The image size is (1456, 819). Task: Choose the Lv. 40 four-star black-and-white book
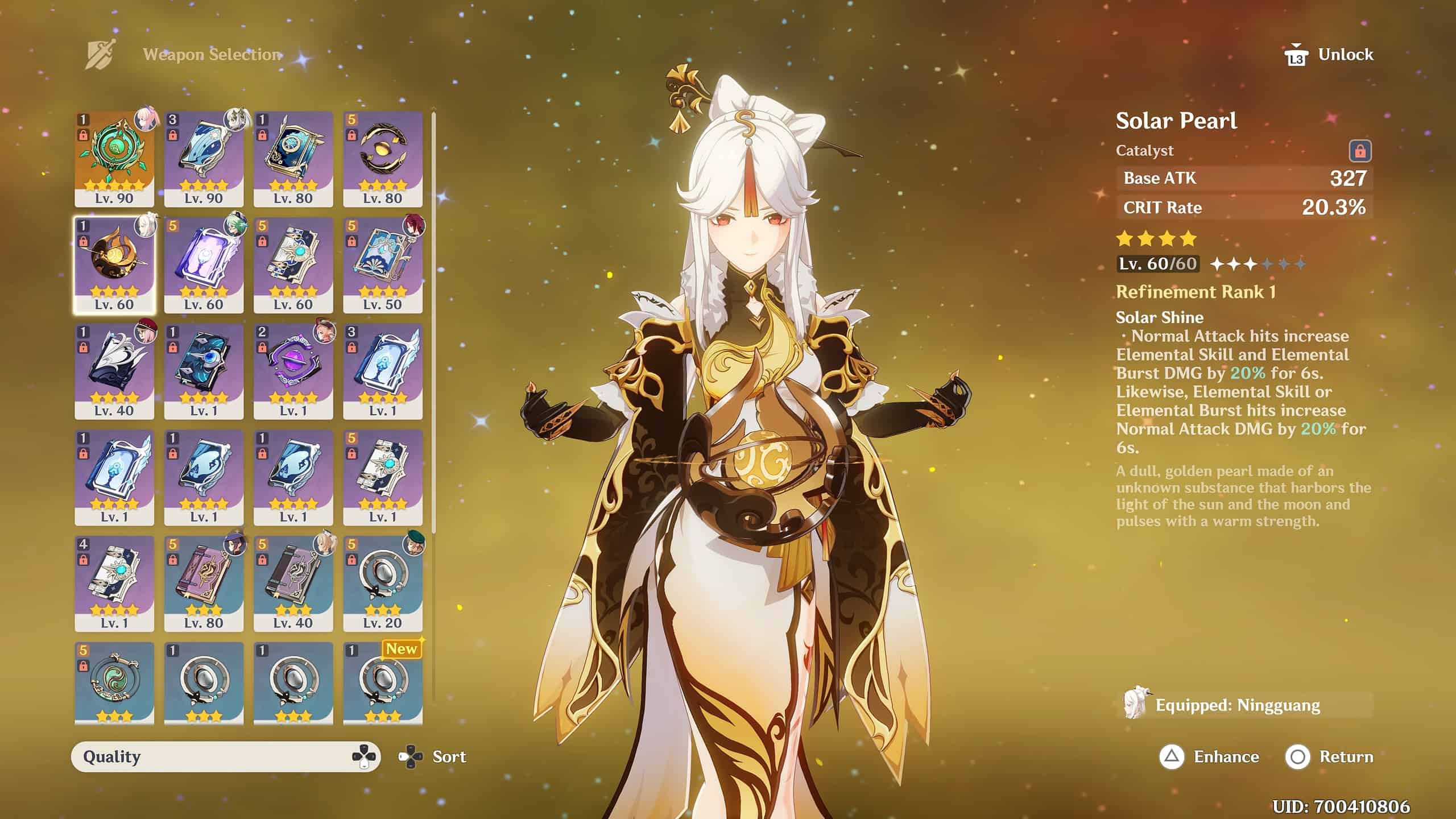pos(114,371)
